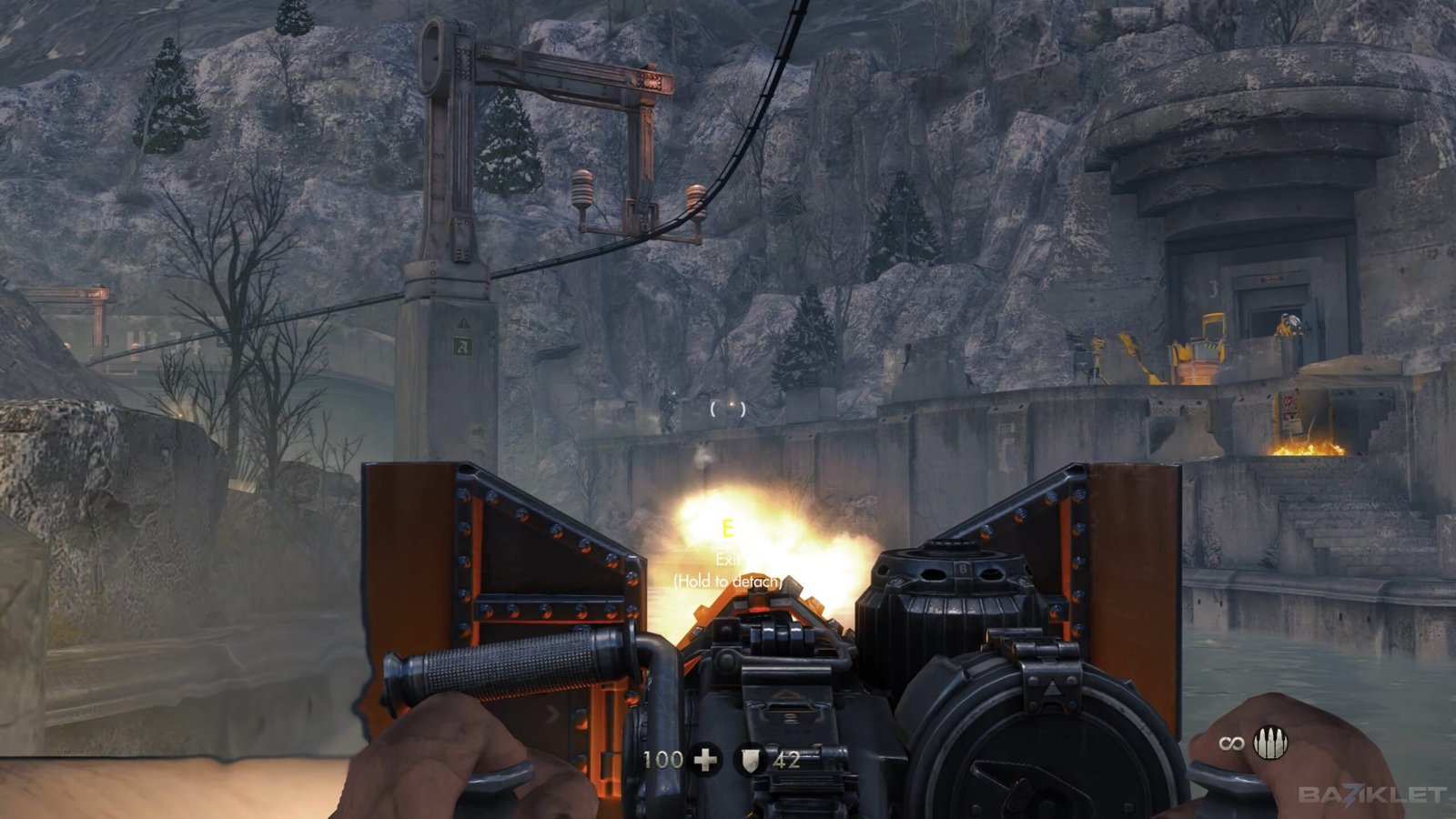Click the BAZIKLET watermark logo

tap(1371, 795)
